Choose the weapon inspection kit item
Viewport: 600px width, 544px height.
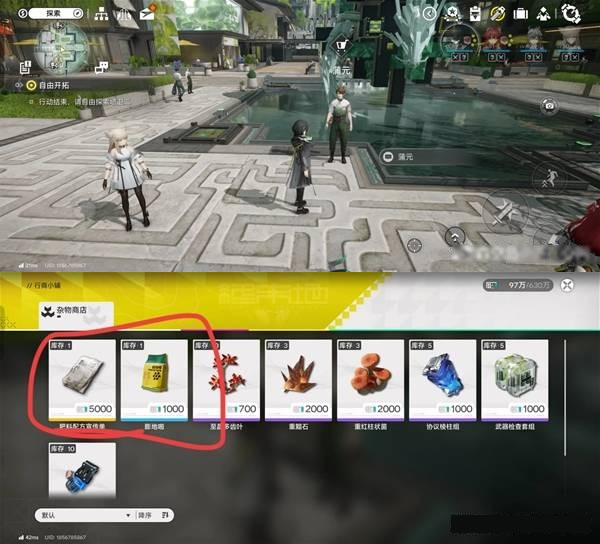point(514,379)
